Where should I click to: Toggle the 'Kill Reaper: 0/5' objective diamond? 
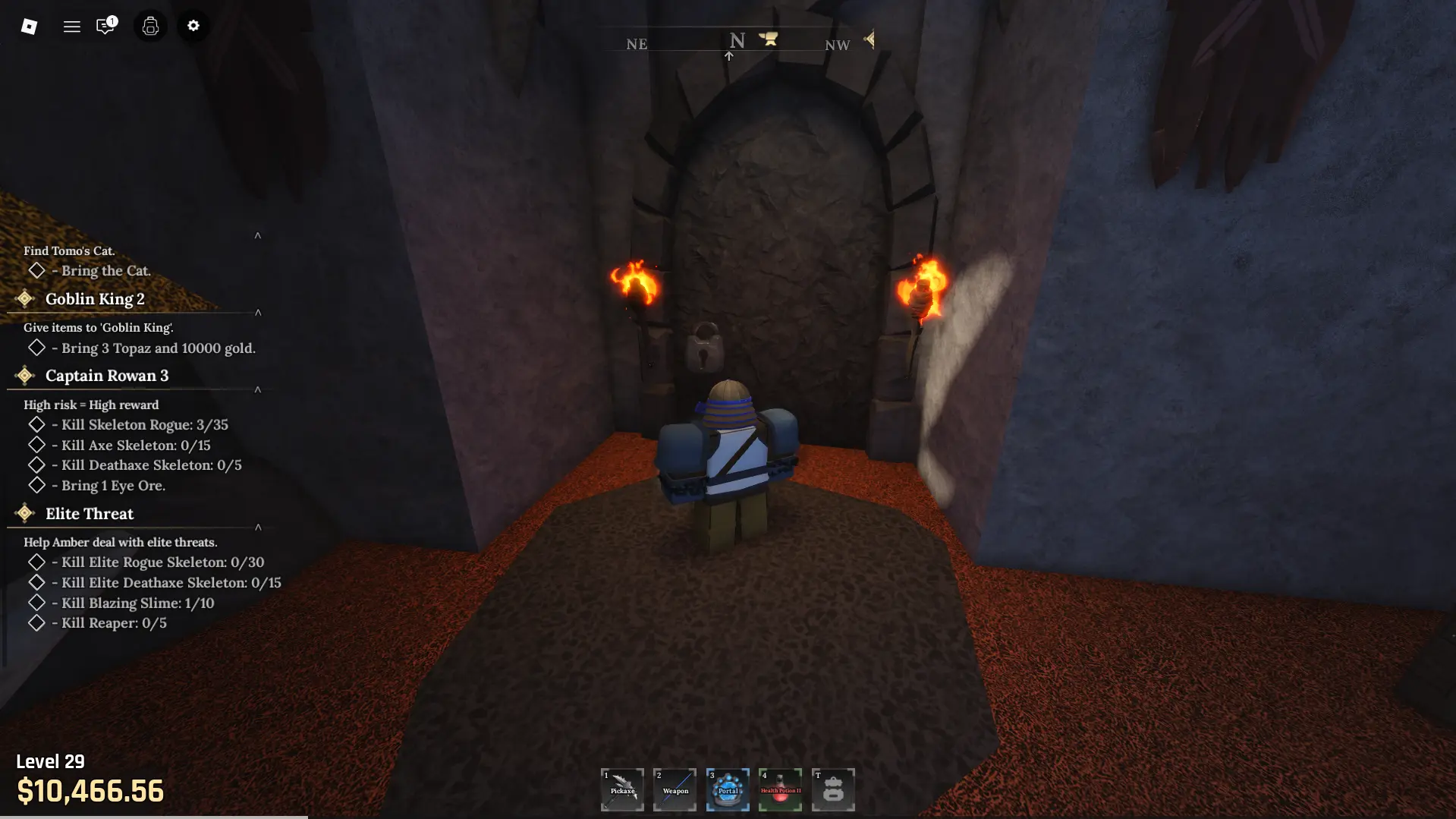pos(36,622)
